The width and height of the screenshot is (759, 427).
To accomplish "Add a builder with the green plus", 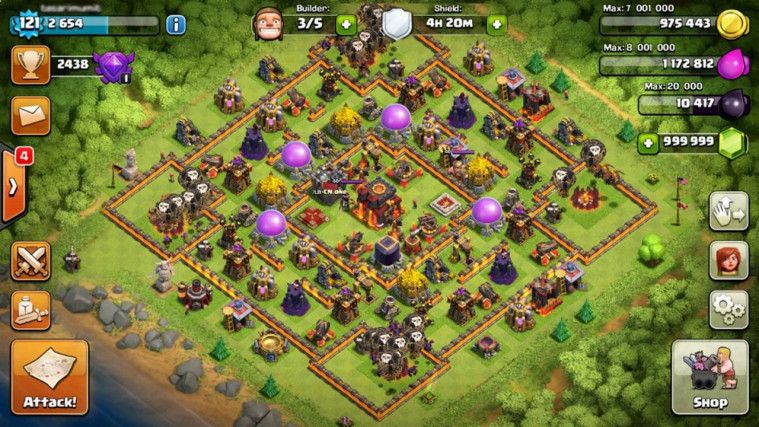I will tap(346, 24).
